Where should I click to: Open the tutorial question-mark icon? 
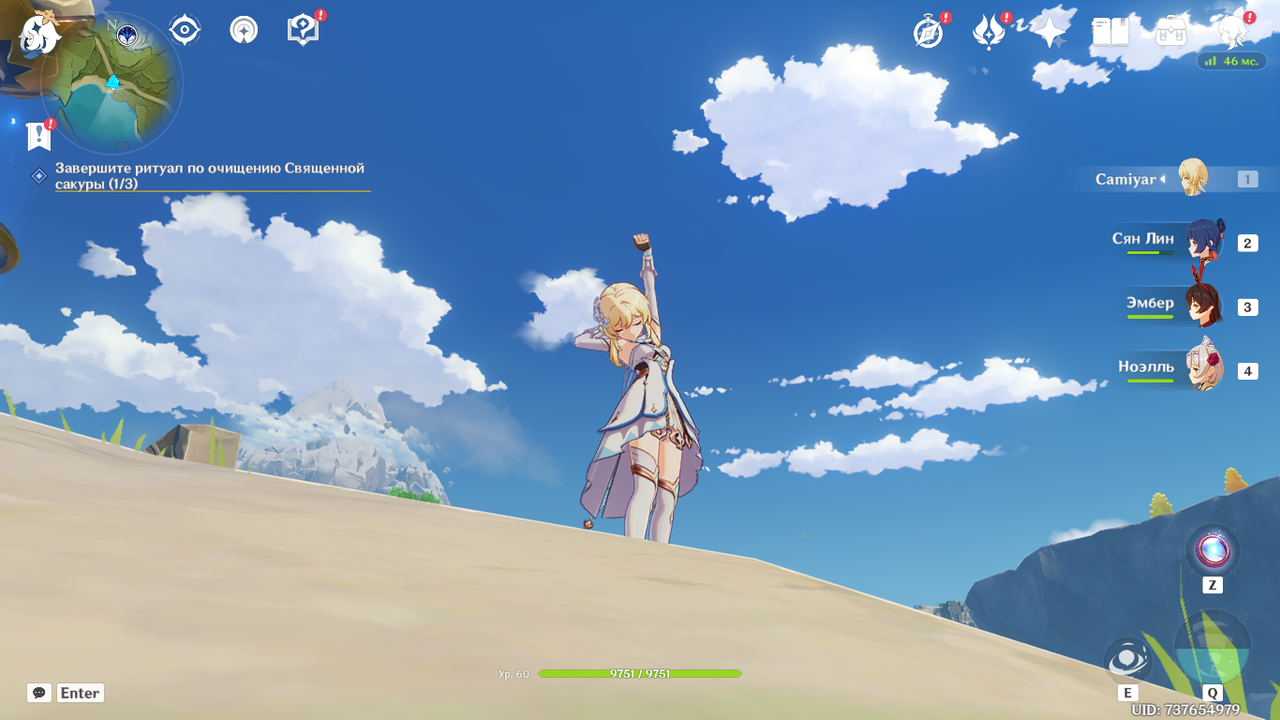(302, 30)
